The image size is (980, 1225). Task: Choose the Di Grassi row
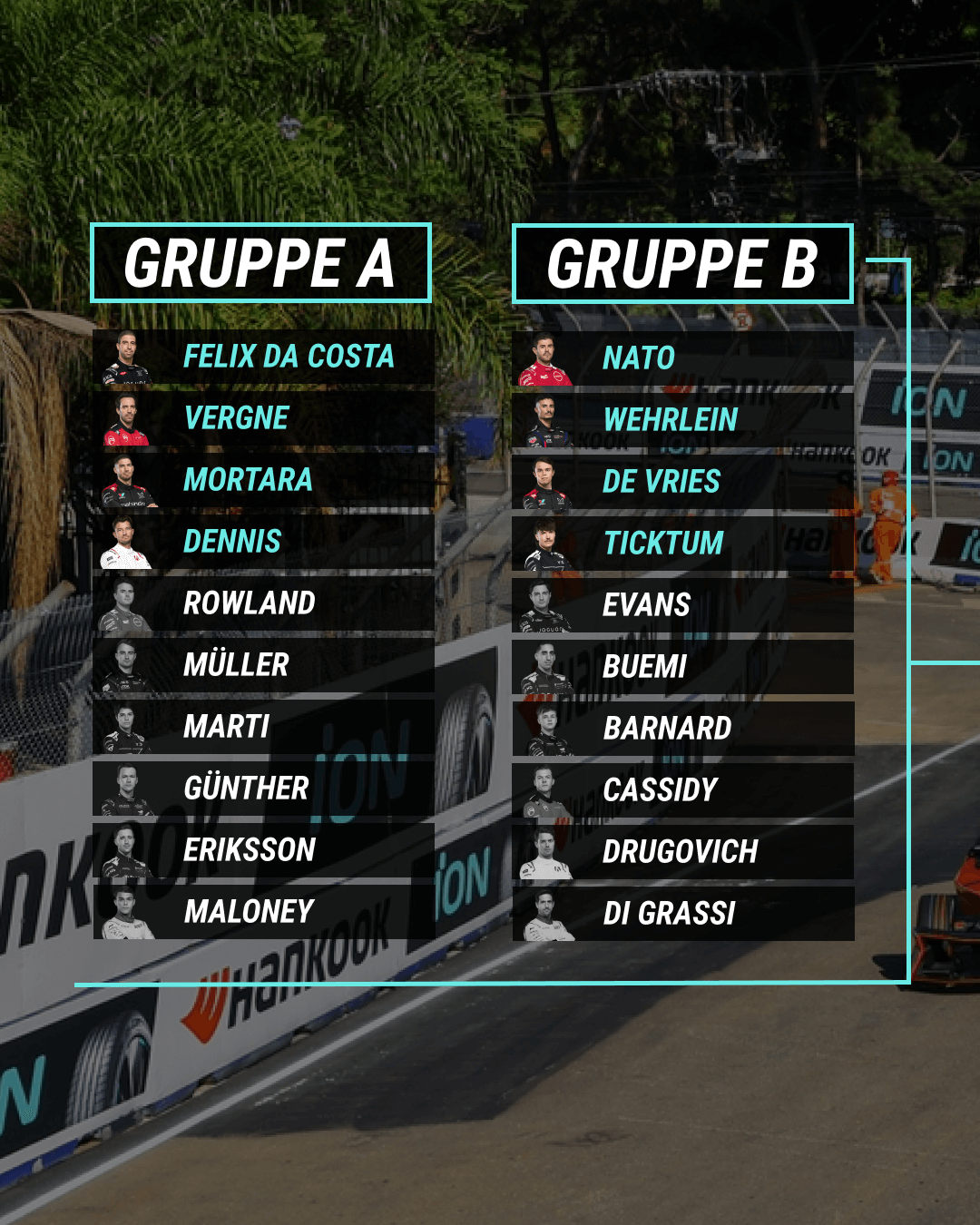682,914
